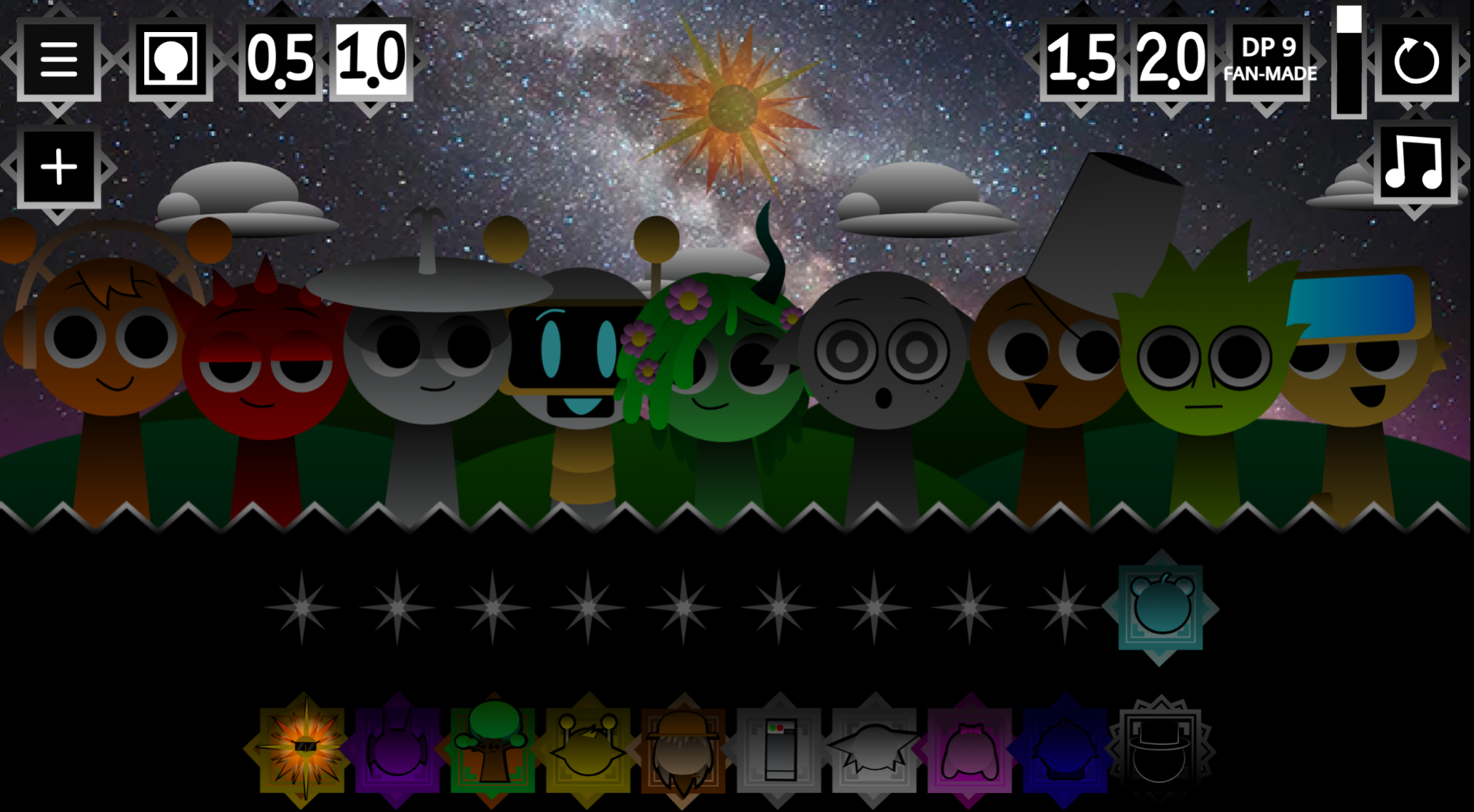Image resolution: width=1474 pixels, height=812 pixels.
Task: Click the head silhouette button
Action: [x=170, y=59]
